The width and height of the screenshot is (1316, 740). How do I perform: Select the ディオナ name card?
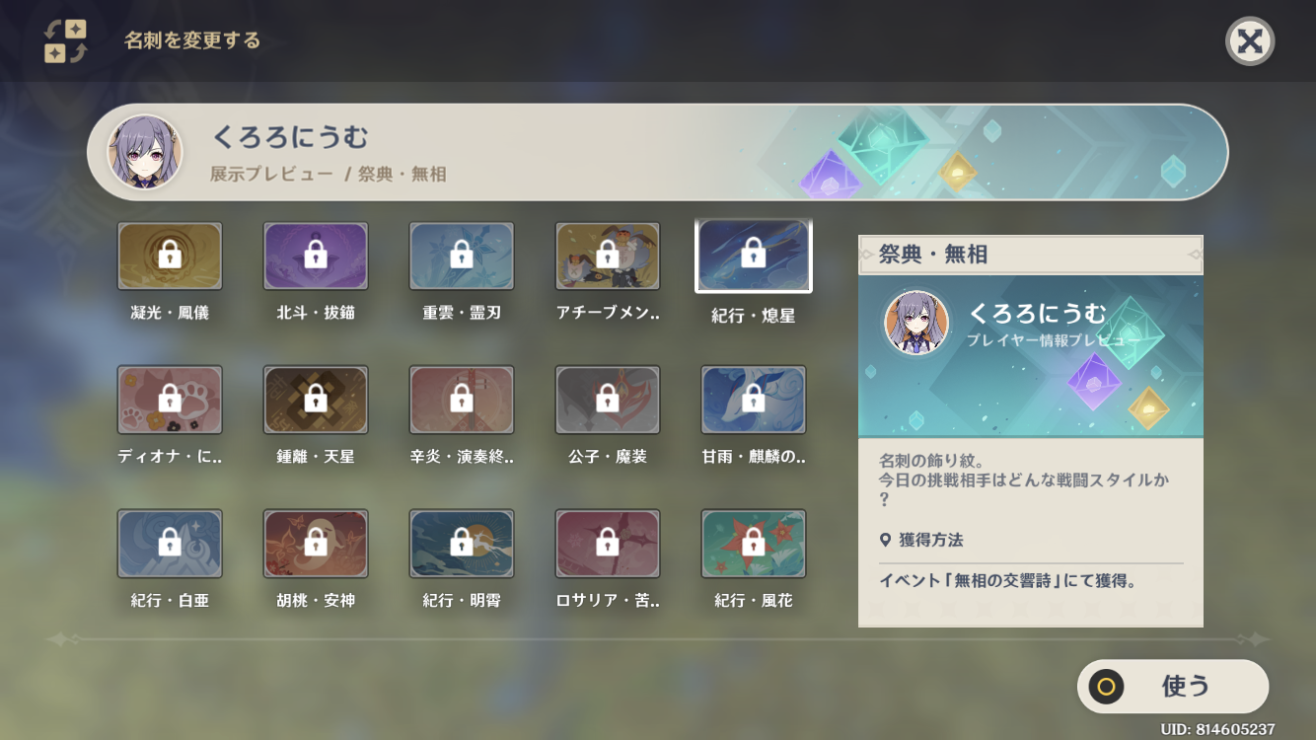[169, 399]
